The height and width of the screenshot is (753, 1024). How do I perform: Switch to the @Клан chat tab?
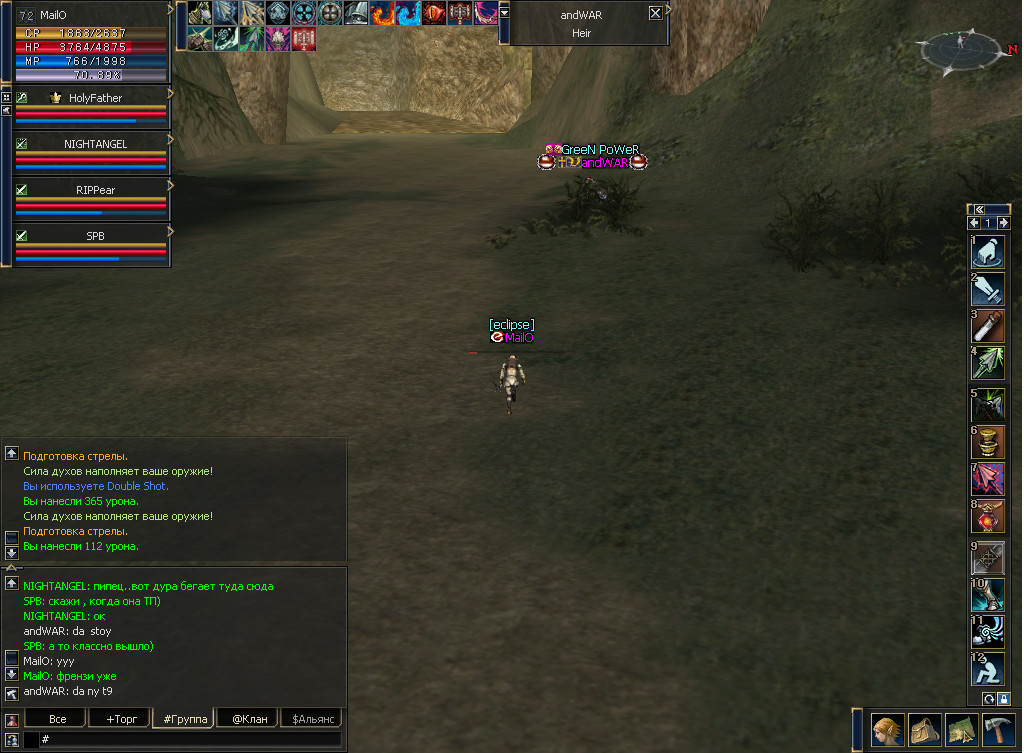click(249, 719)
